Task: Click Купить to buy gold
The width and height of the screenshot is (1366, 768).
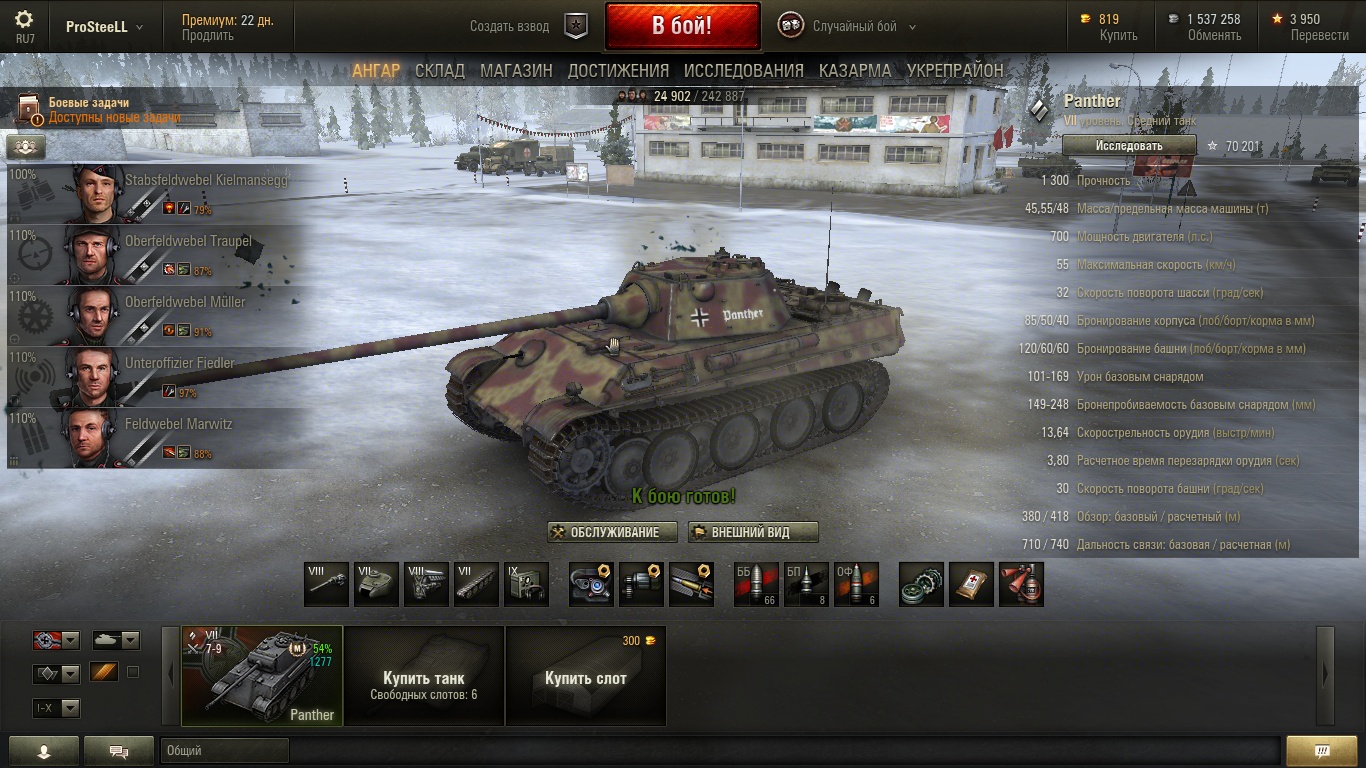Action: [x=1118, y=35]
